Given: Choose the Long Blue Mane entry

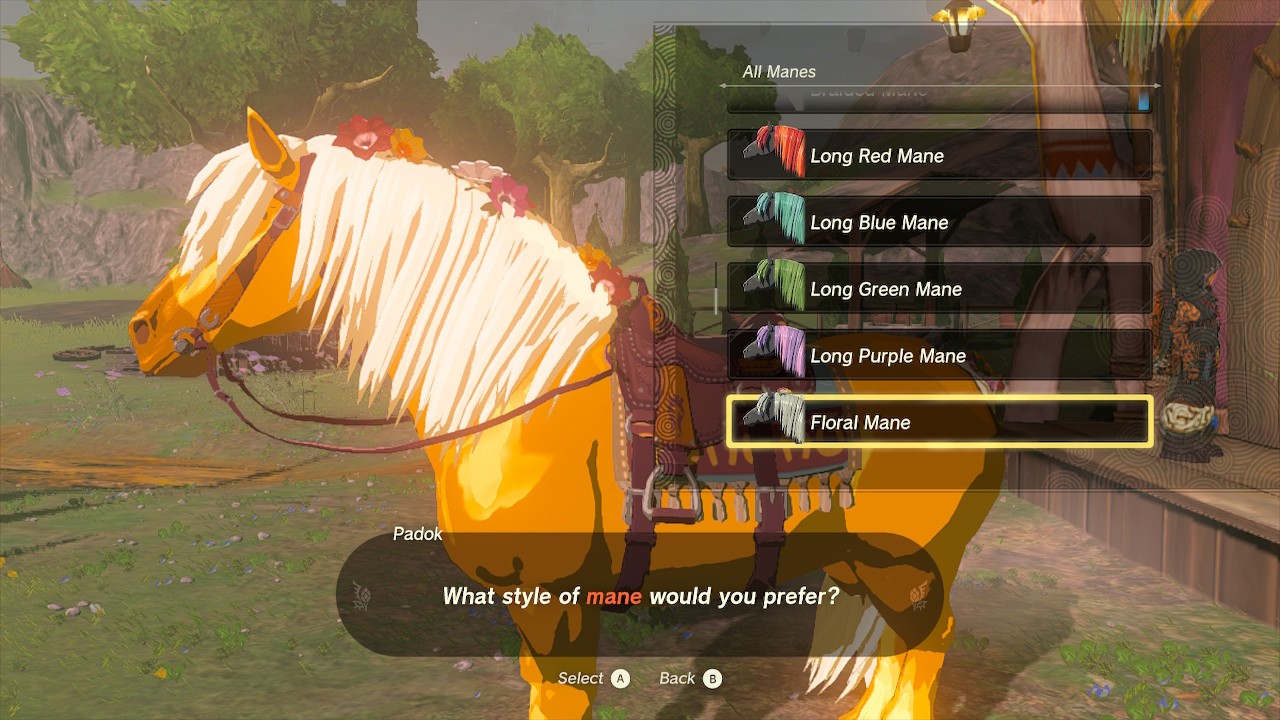Looking at the screenshot, I should (x=938, y=222).
